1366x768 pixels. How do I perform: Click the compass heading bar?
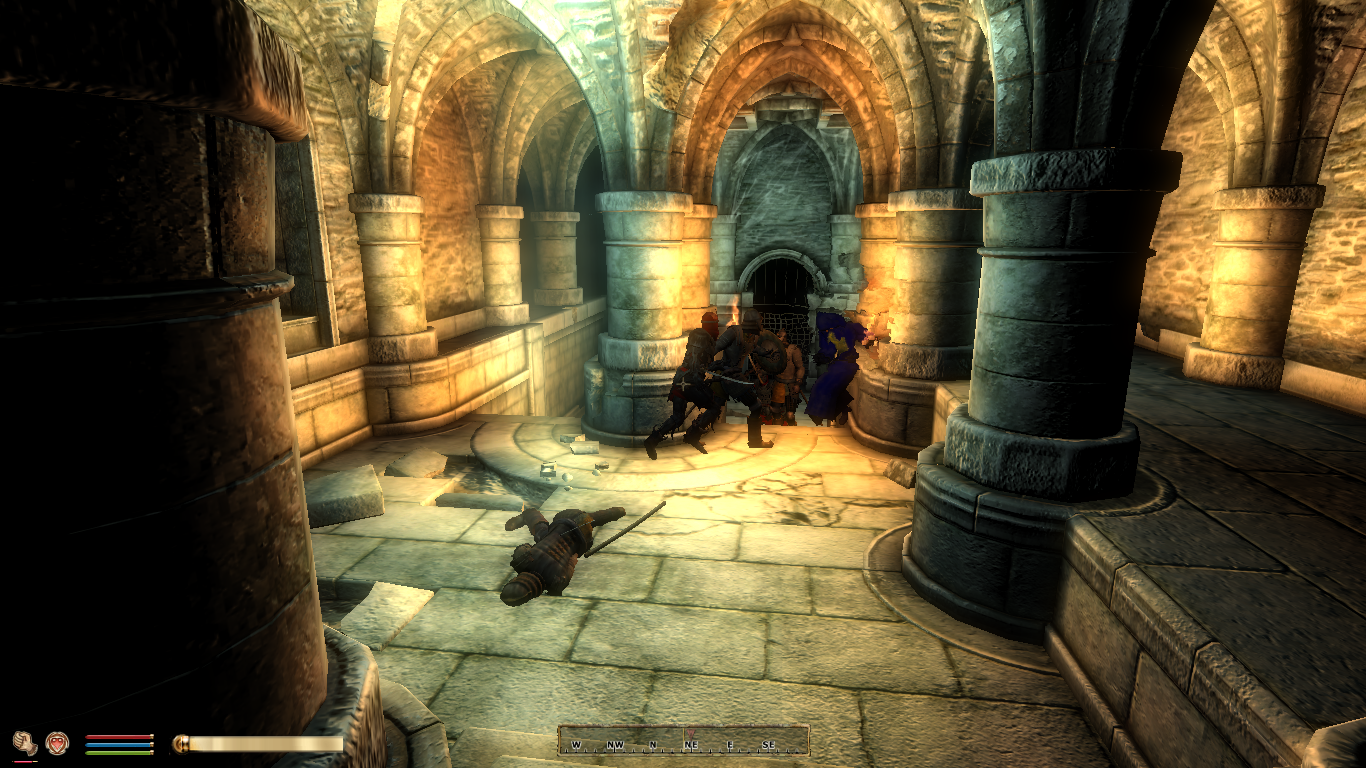[683, 741]
